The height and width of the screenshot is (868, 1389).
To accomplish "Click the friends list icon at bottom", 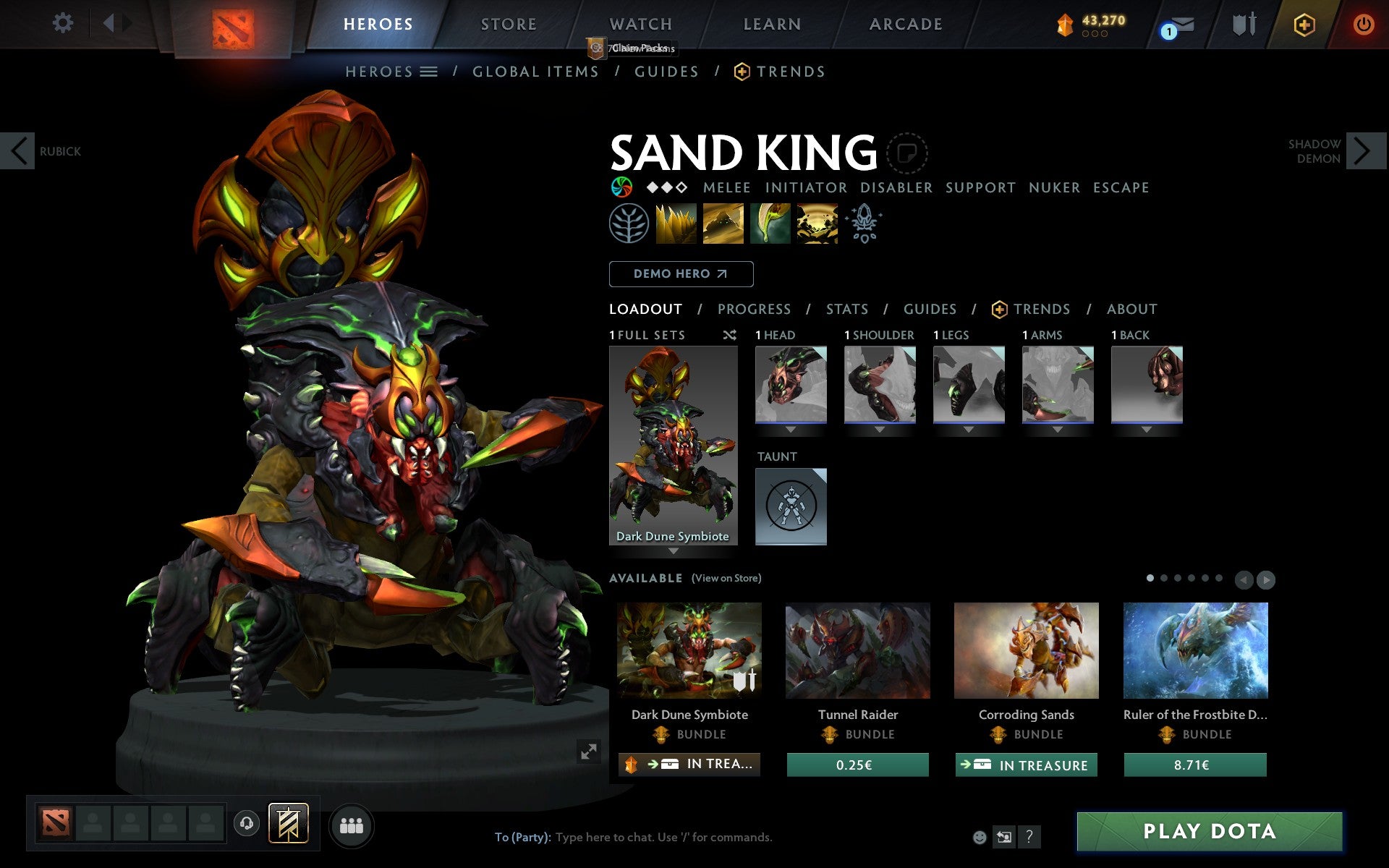I will pyautogui.click(x=352, y=825).
